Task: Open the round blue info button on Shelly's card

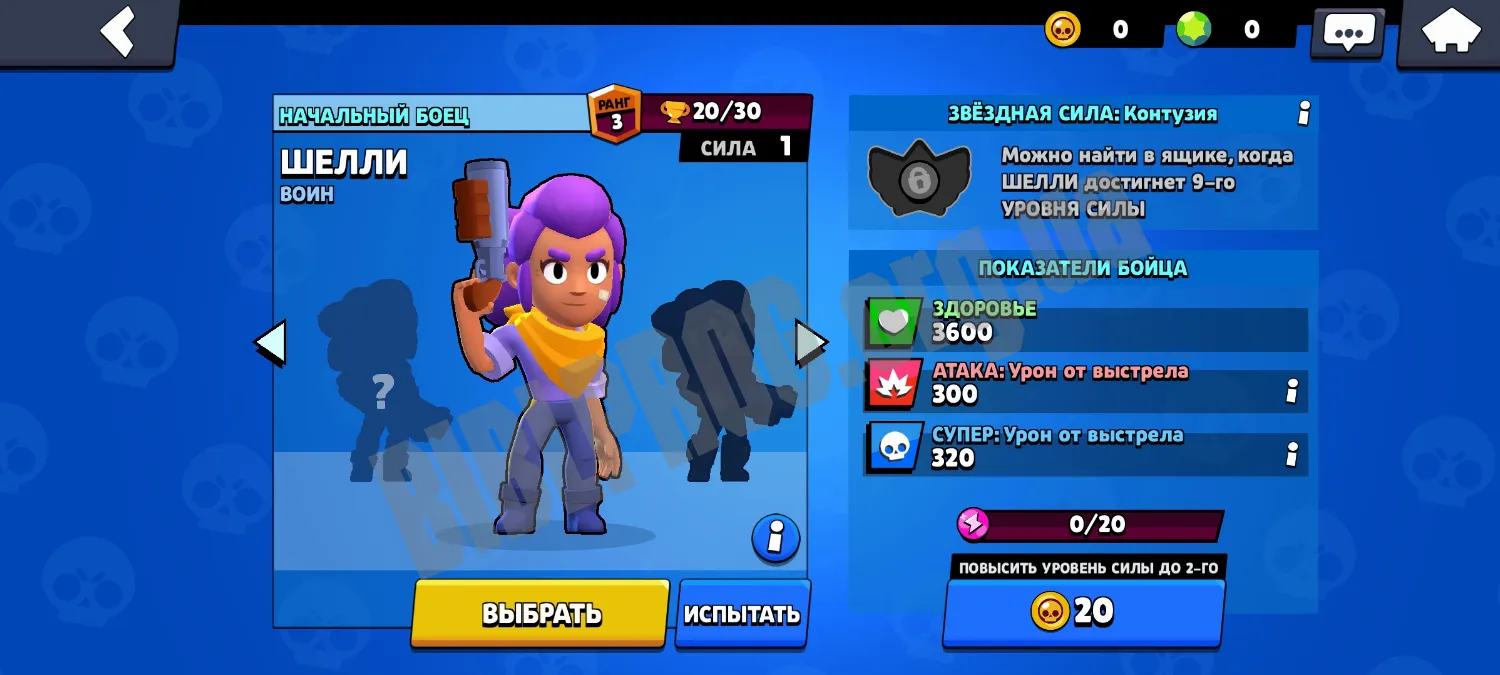Action: 776,539
